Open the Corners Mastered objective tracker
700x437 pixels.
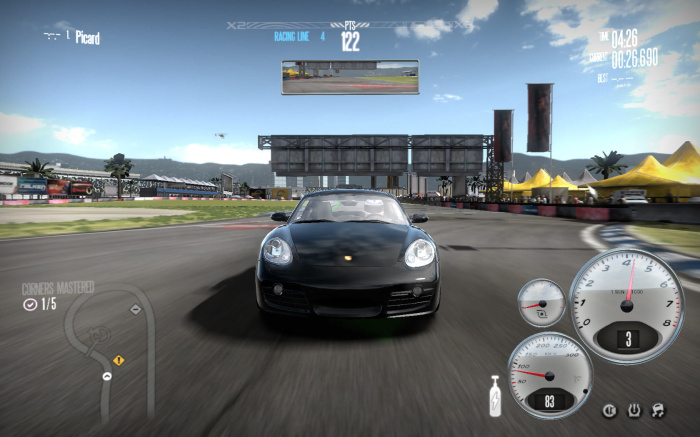[57, 296]
